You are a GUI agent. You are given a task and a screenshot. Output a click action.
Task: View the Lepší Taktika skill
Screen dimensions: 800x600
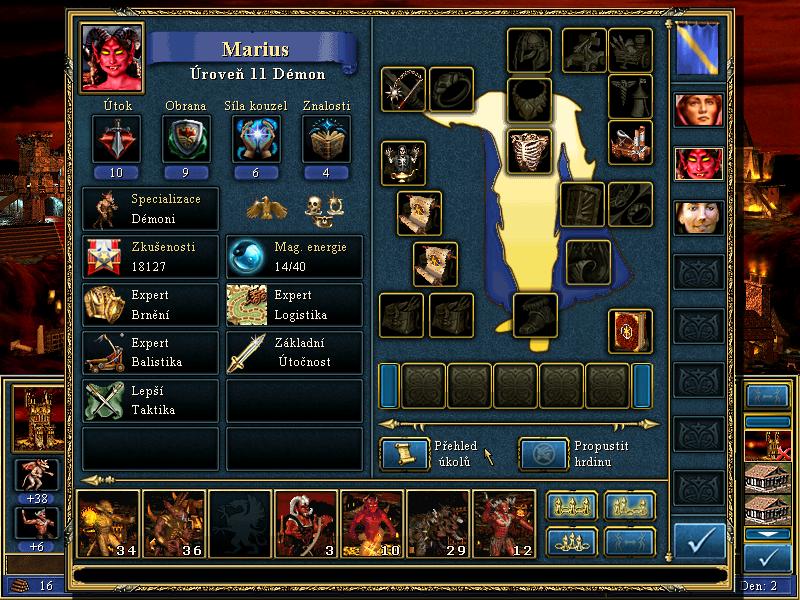[150, 401]
